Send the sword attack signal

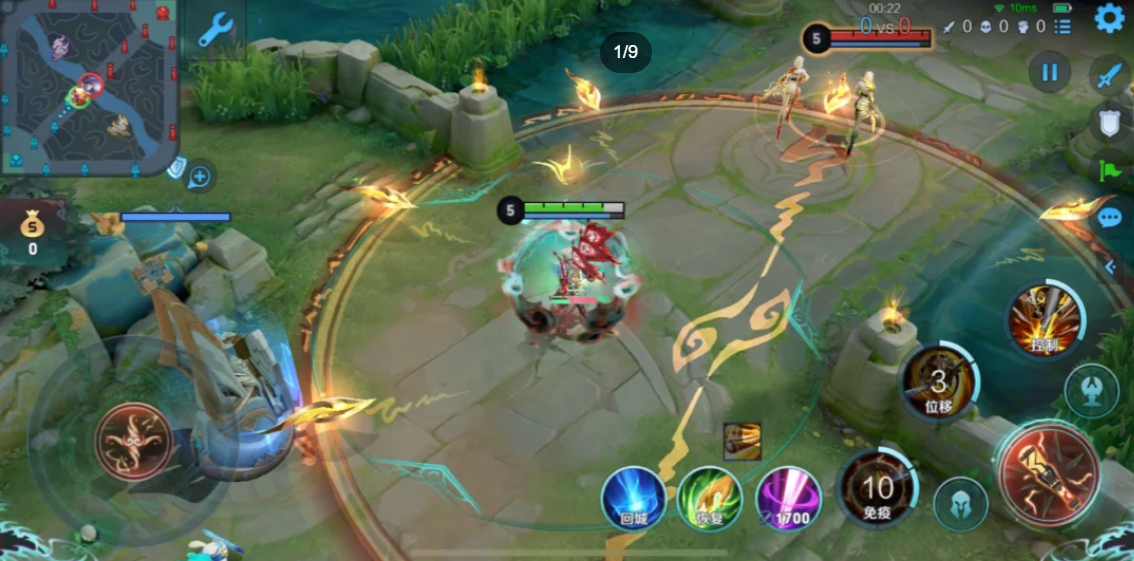click(x=1109, y=75)
